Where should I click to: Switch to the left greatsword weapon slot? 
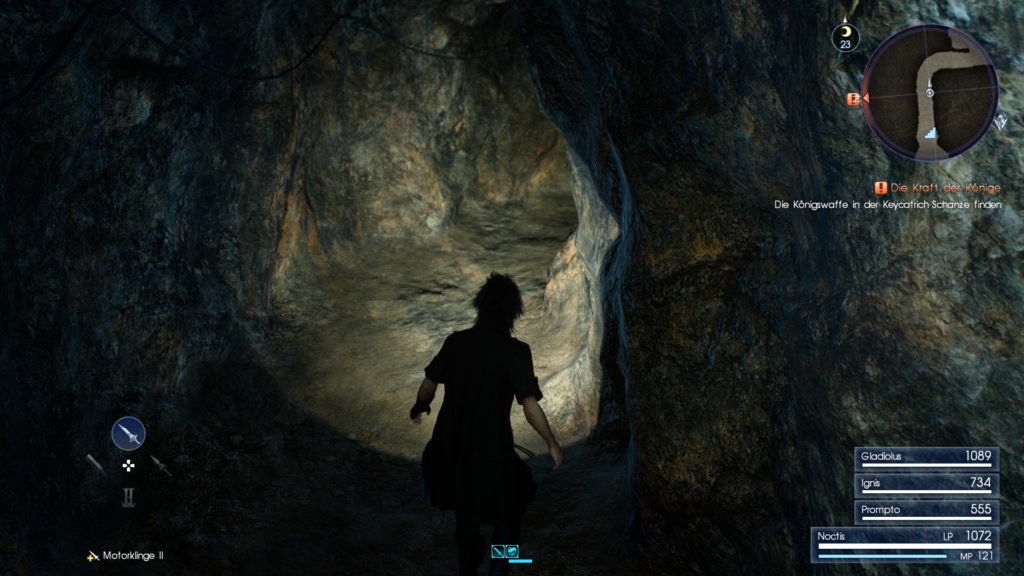click(x=96, y=465)
